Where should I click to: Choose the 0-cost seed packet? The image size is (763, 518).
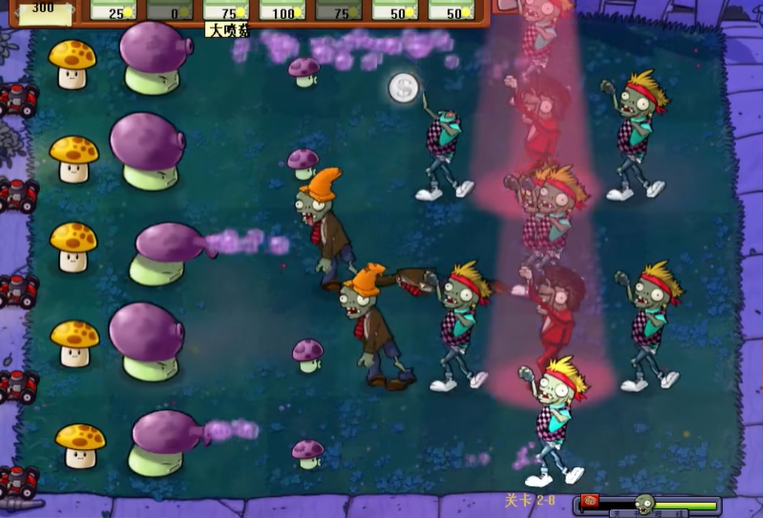click(169, 10)
